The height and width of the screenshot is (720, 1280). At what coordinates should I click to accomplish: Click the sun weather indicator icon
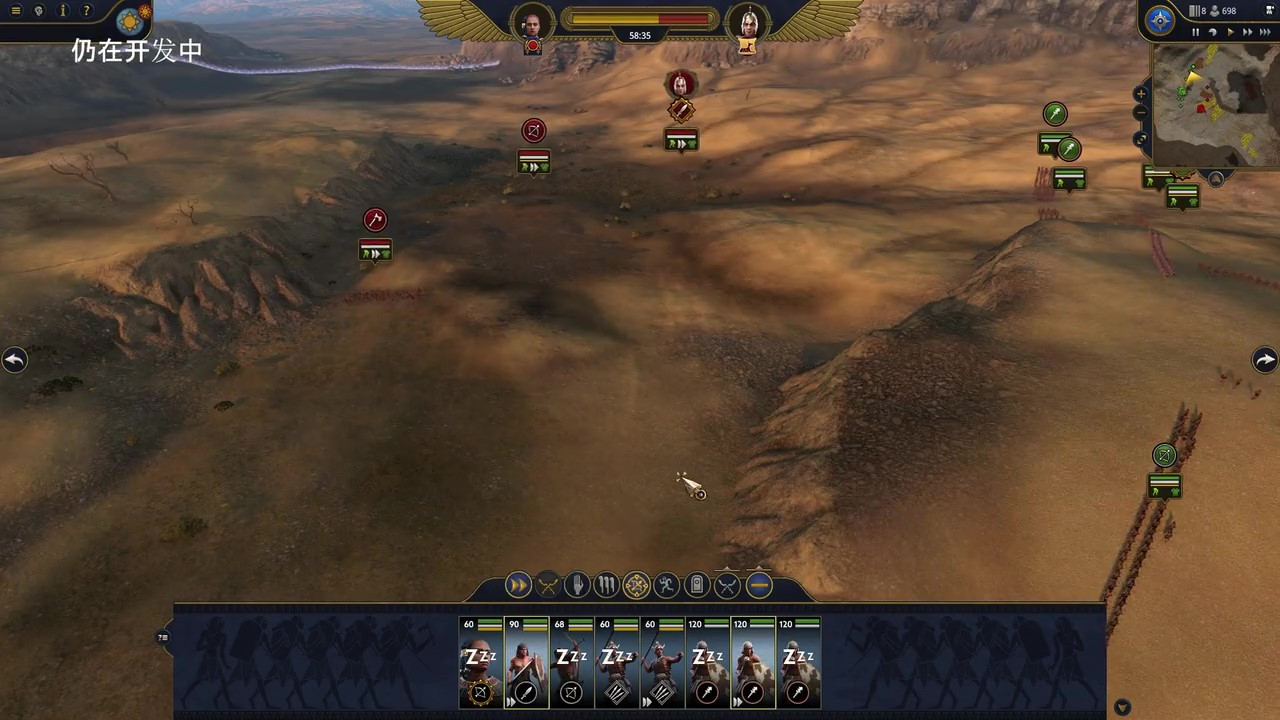pos(131,20)
